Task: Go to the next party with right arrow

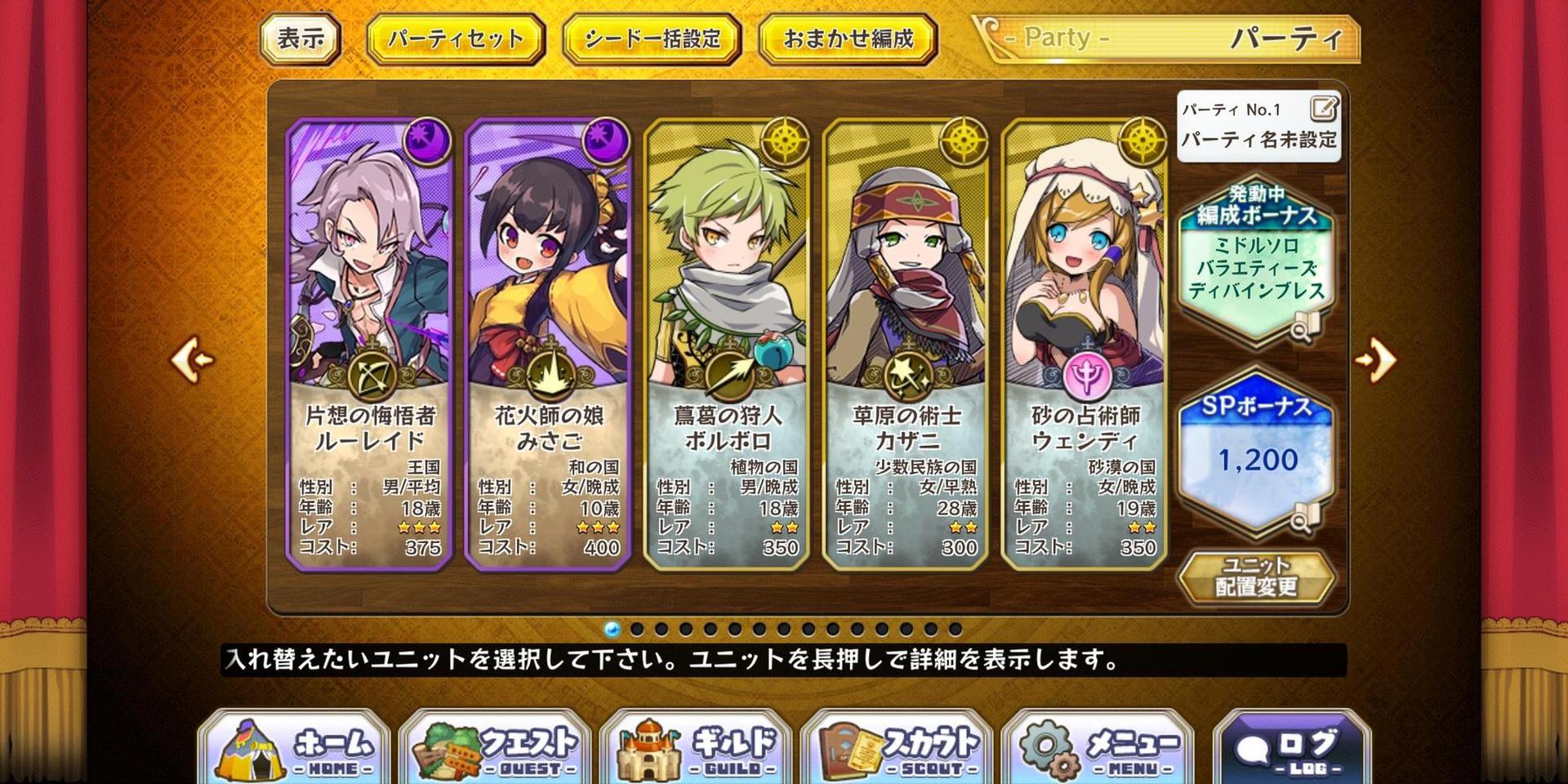Action: coord(1376,359)
